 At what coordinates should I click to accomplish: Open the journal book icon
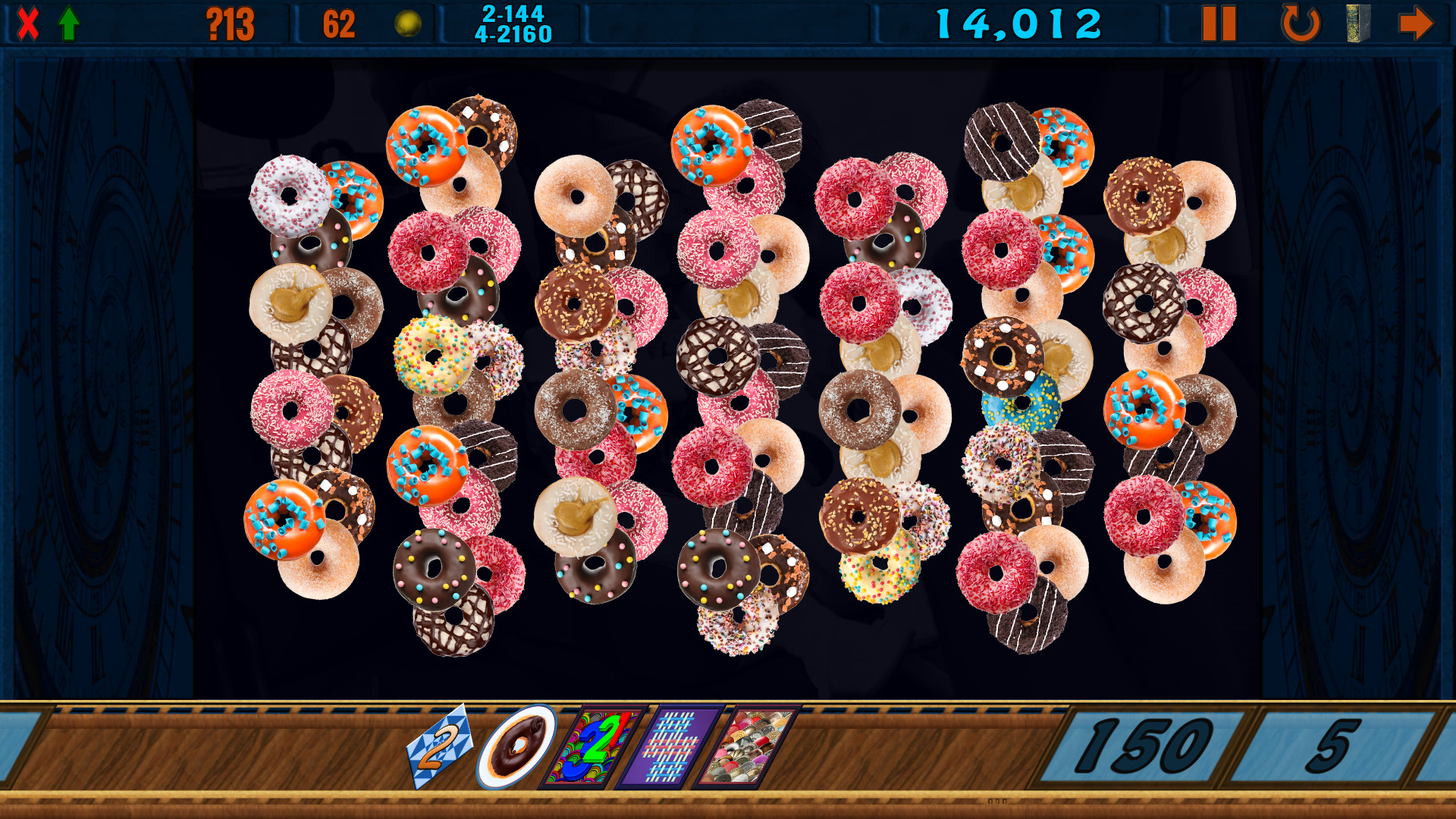[x=1357, y=22]
